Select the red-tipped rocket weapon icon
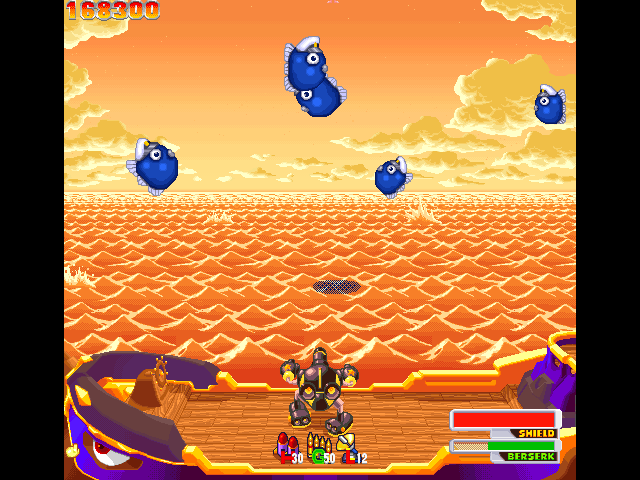 click(x=285, y=444)
